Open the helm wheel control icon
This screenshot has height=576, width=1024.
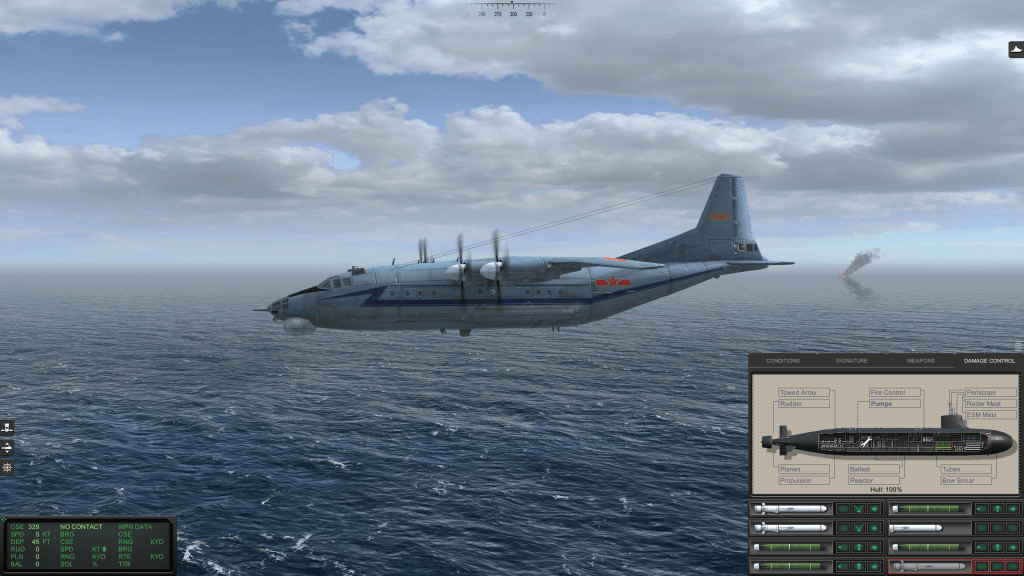(x=8, y=427)
